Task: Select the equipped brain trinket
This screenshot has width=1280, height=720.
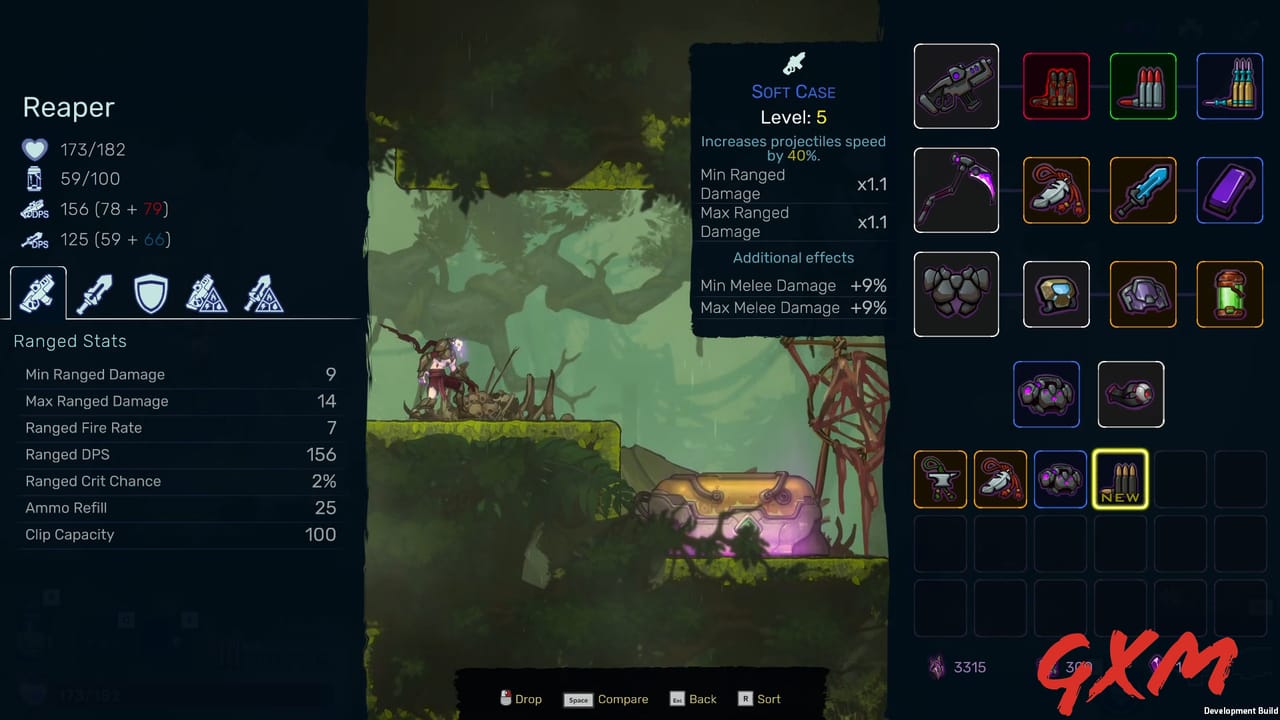Action: coord(1046,394)
